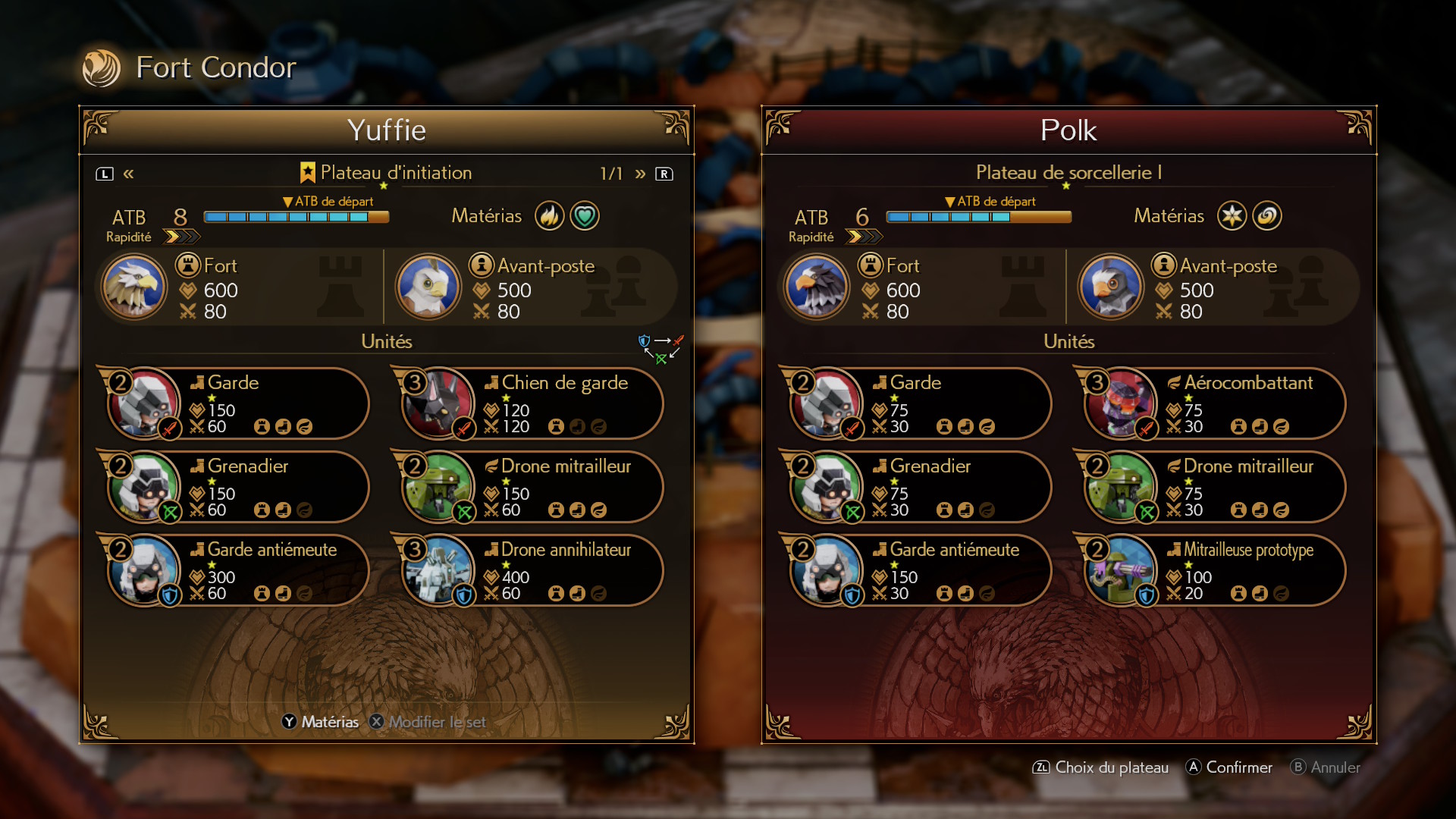Image resolution: width=1456 pixels, height=819 pixels.
Task: Select Yuffie's Garde antiémeute unit
Action: [x=237, y=570]
